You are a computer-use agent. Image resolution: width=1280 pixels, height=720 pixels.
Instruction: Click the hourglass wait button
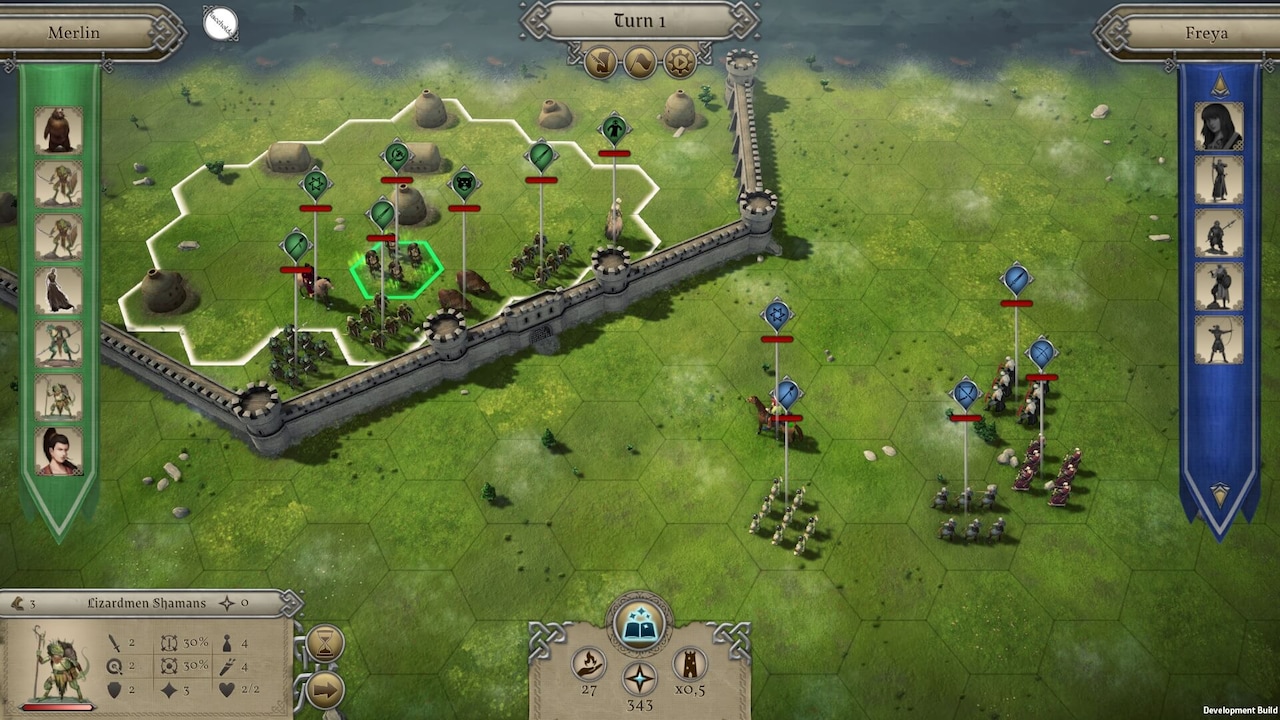pyautogui.click(x=325, y=644)
